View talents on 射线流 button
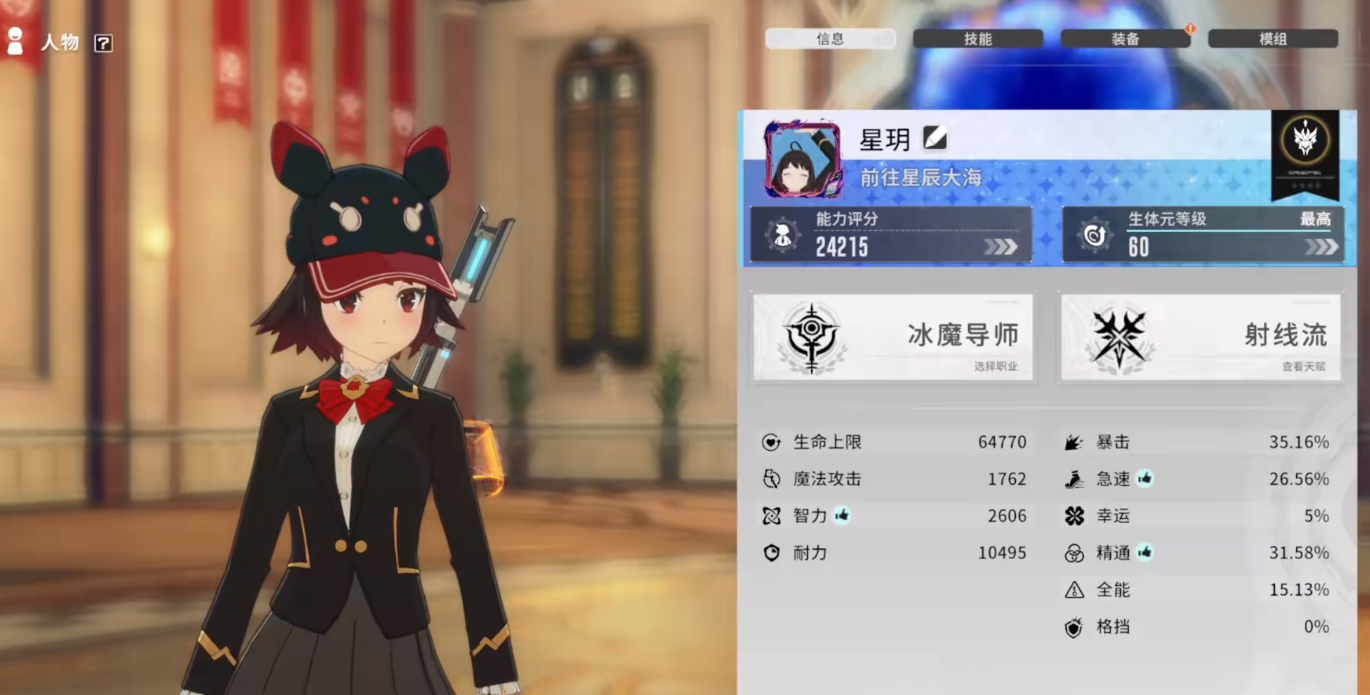This screenshot has height=695, width=1370. pos(1200,337)
